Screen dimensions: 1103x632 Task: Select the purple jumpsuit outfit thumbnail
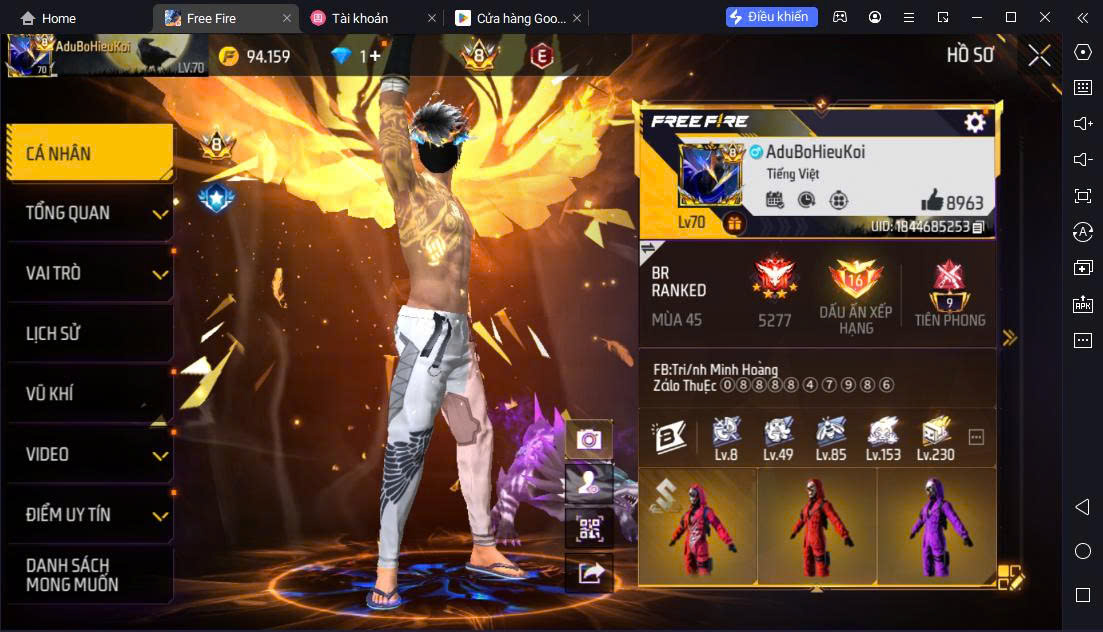(x=936, y=527)
